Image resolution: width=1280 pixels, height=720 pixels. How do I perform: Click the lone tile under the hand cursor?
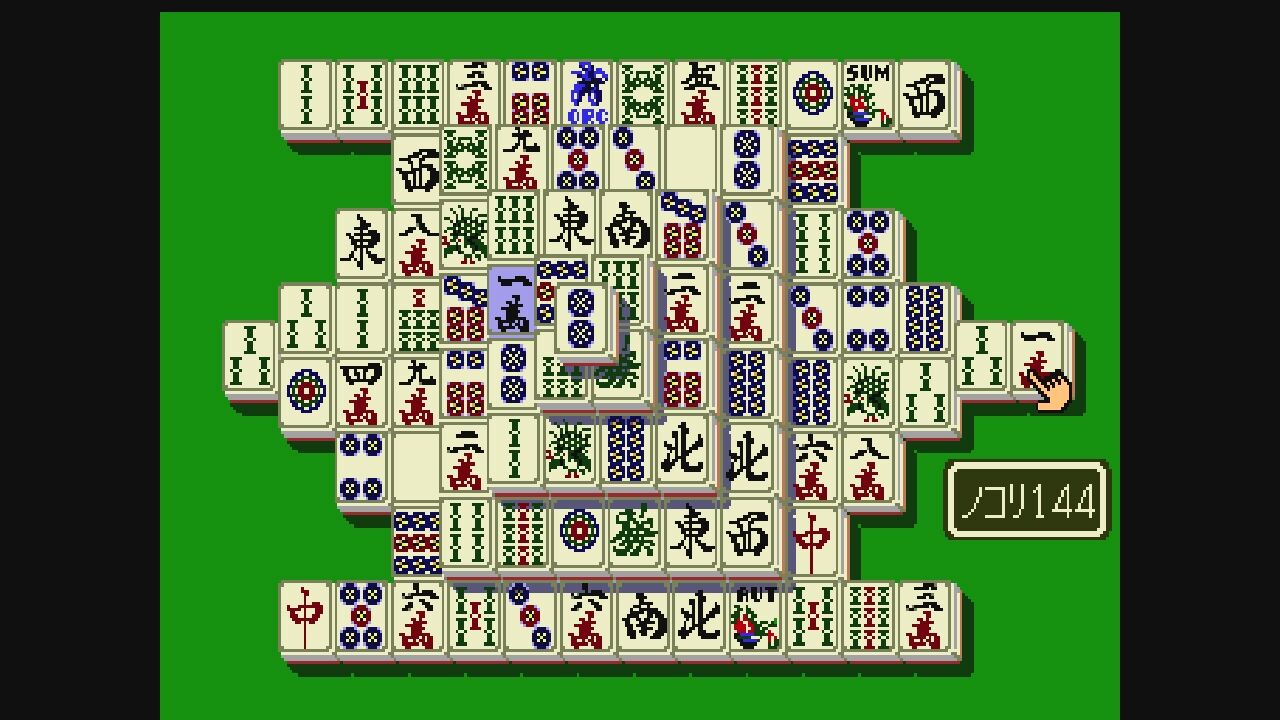point(1040,360)
